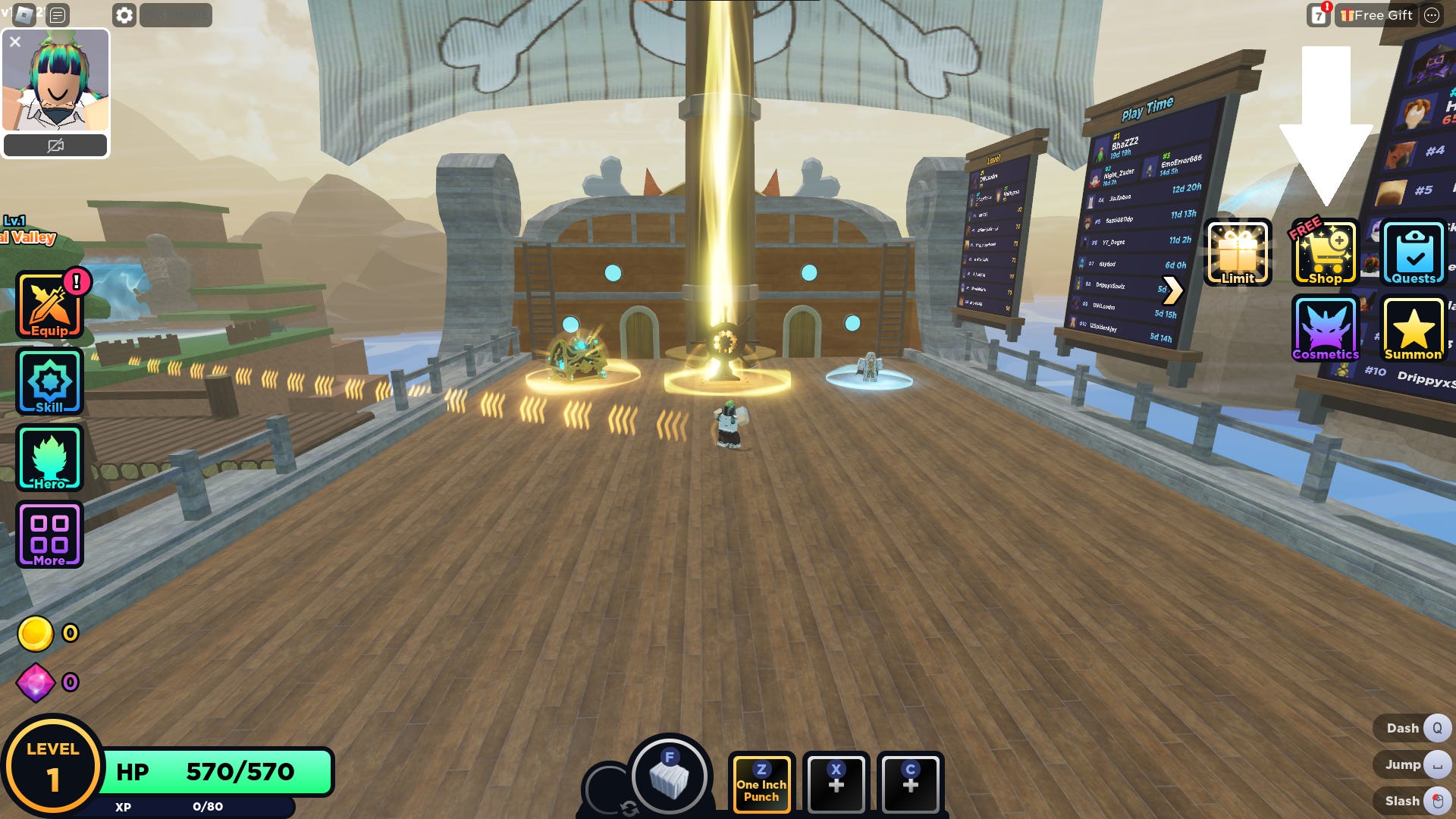Image resolution: width=1456 pixels, height=819 pixels.
Task: Open the Summon menu
Action: (x=1414, y=329)
